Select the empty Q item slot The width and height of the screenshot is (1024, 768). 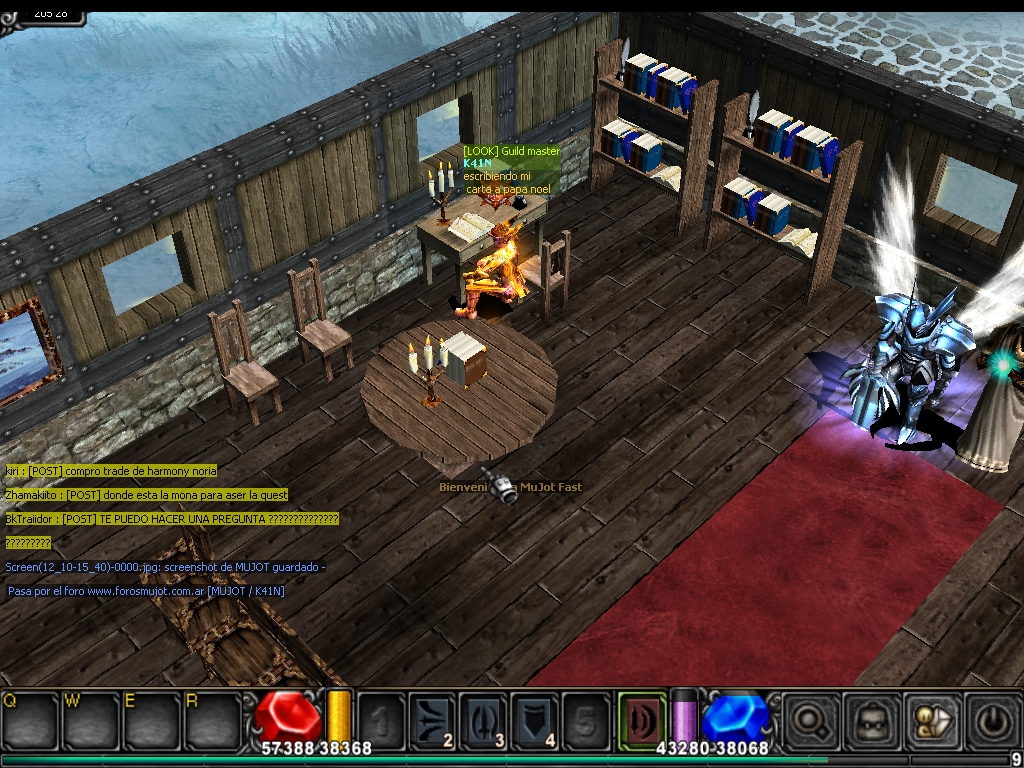click(29, 718)
